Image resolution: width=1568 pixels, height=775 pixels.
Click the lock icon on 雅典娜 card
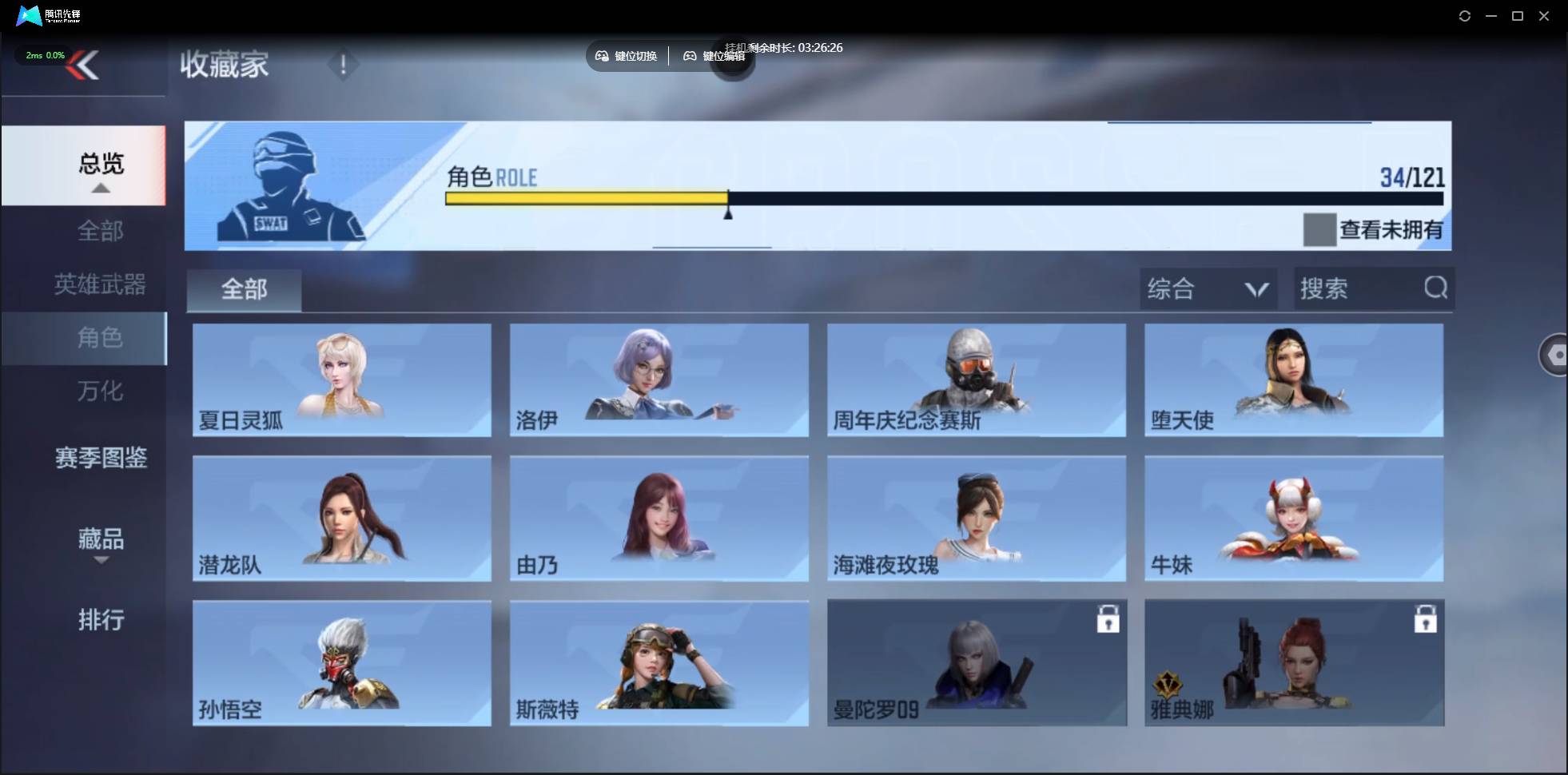[x=1426, y=618]
